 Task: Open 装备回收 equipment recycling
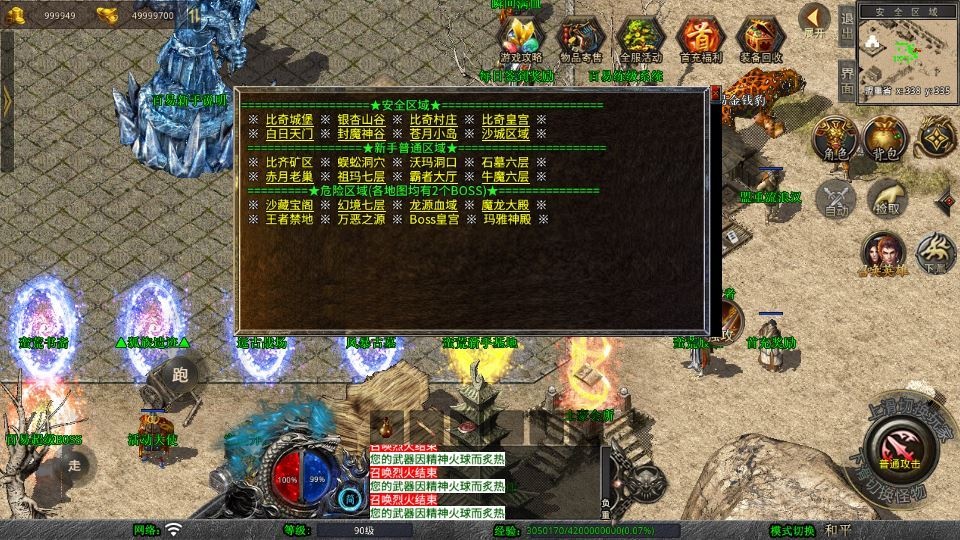coord(761,40)
